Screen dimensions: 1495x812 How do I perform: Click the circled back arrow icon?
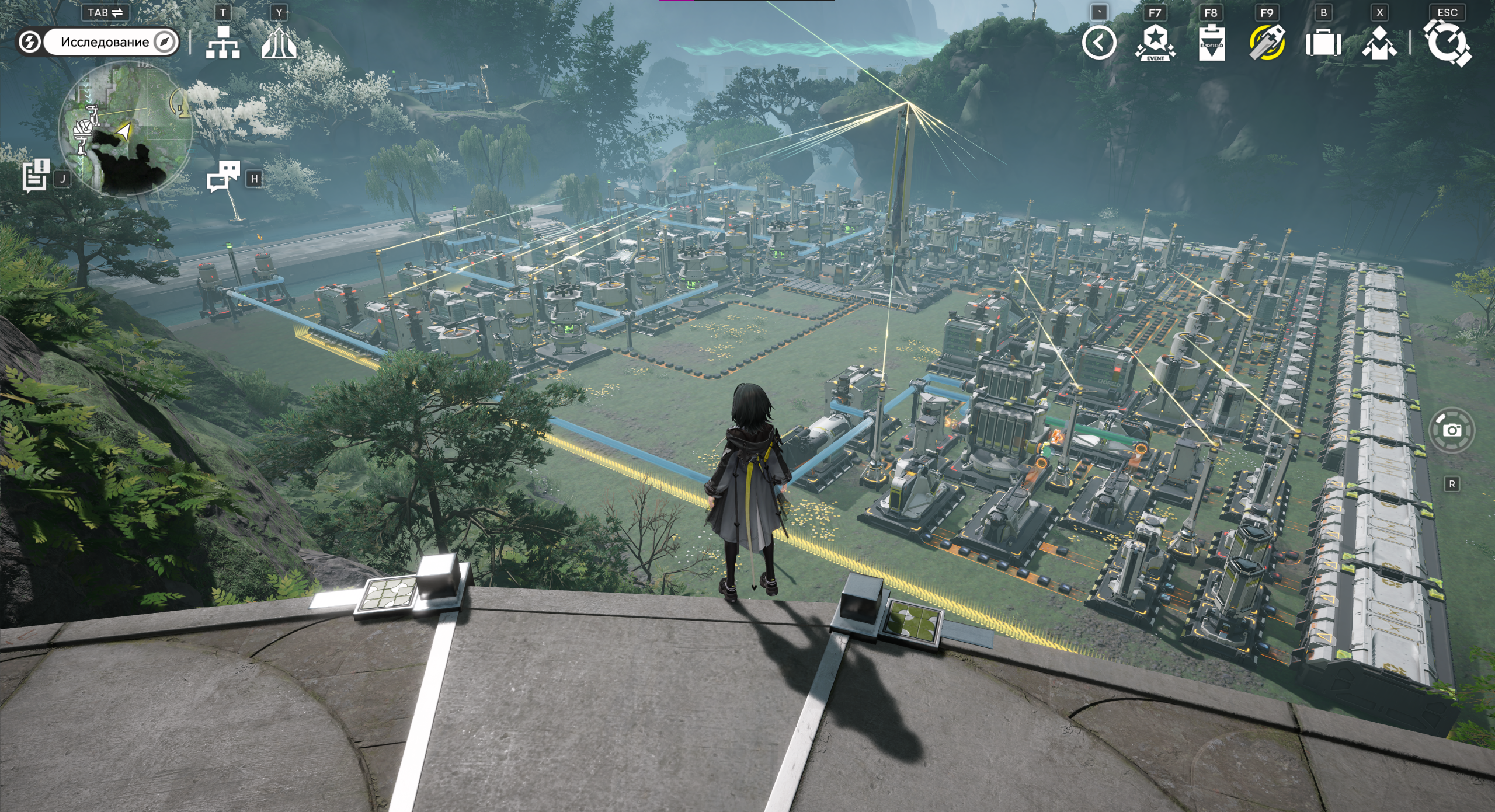click(1098, 43)
